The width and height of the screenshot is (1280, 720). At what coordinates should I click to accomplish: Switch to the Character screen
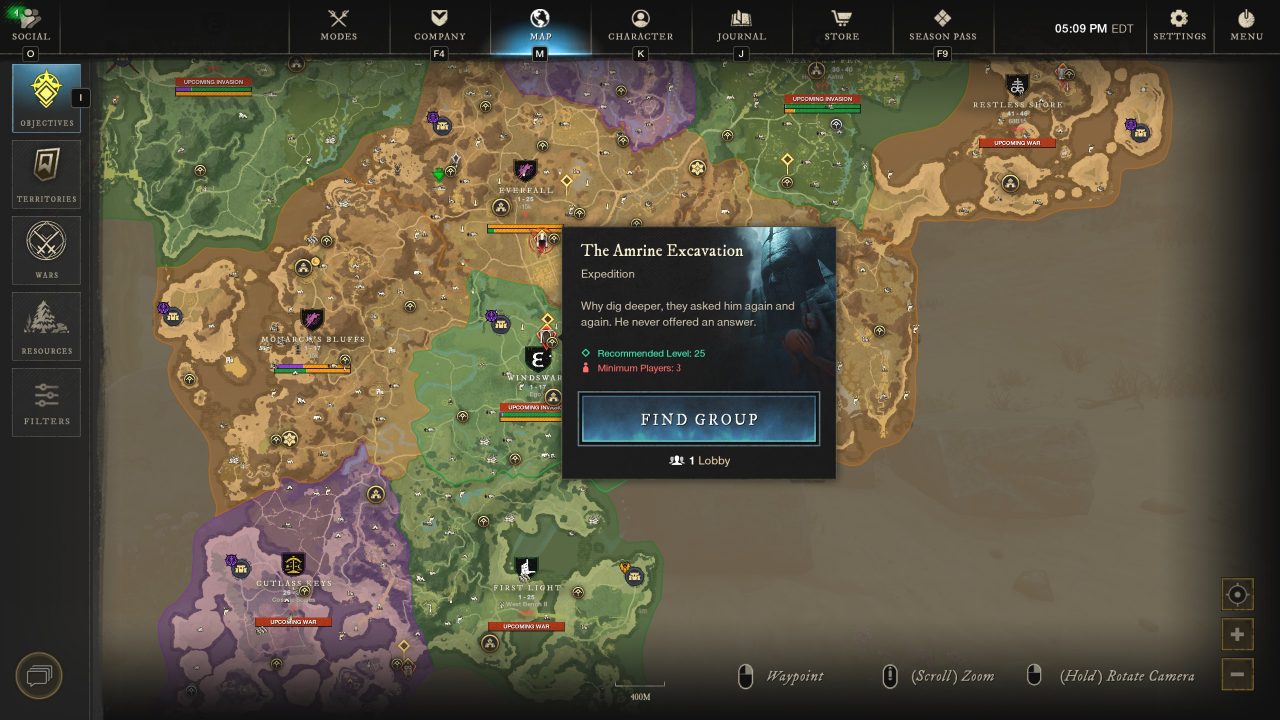pos(640,25)
